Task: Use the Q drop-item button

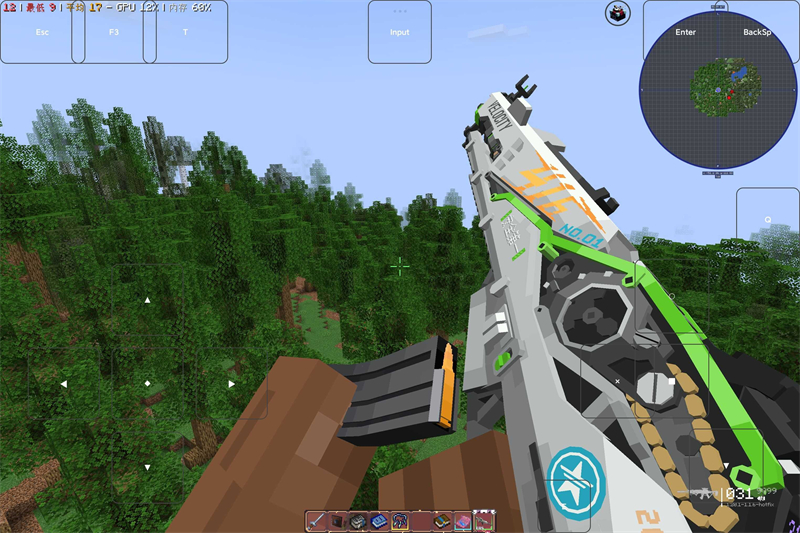Action: (x=768, y=220)
